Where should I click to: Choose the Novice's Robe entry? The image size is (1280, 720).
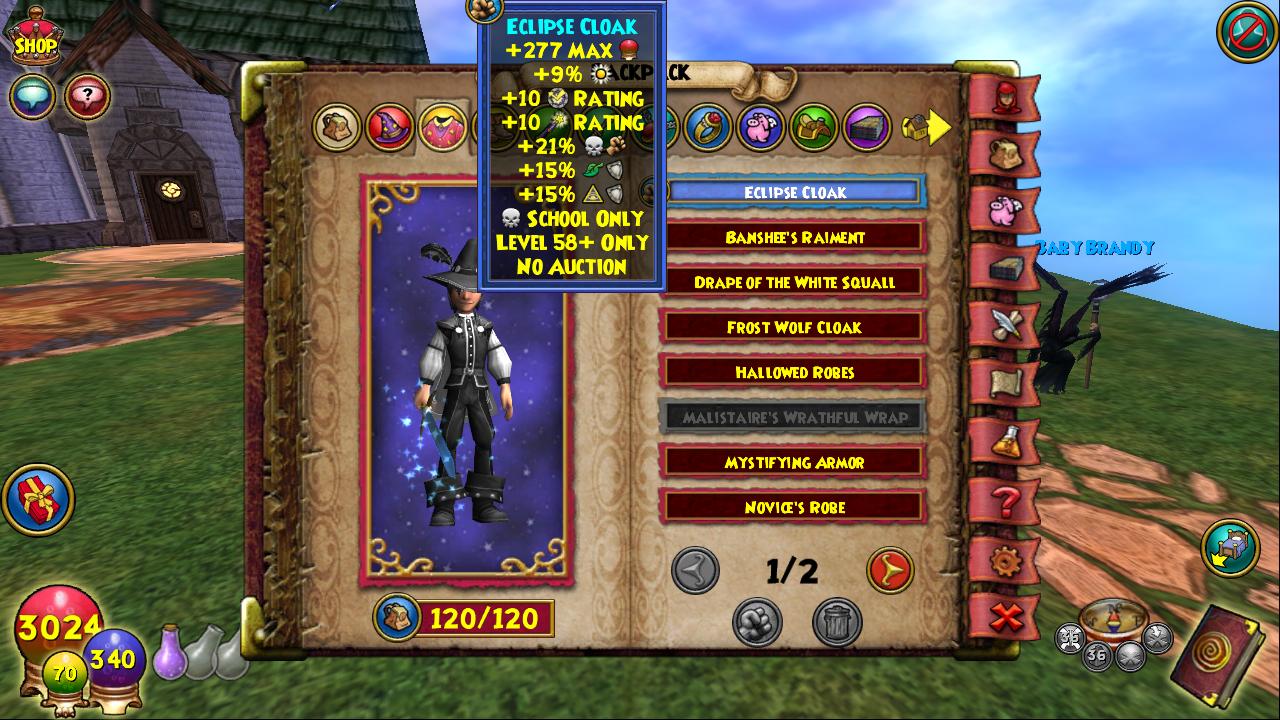click(794, 508)
